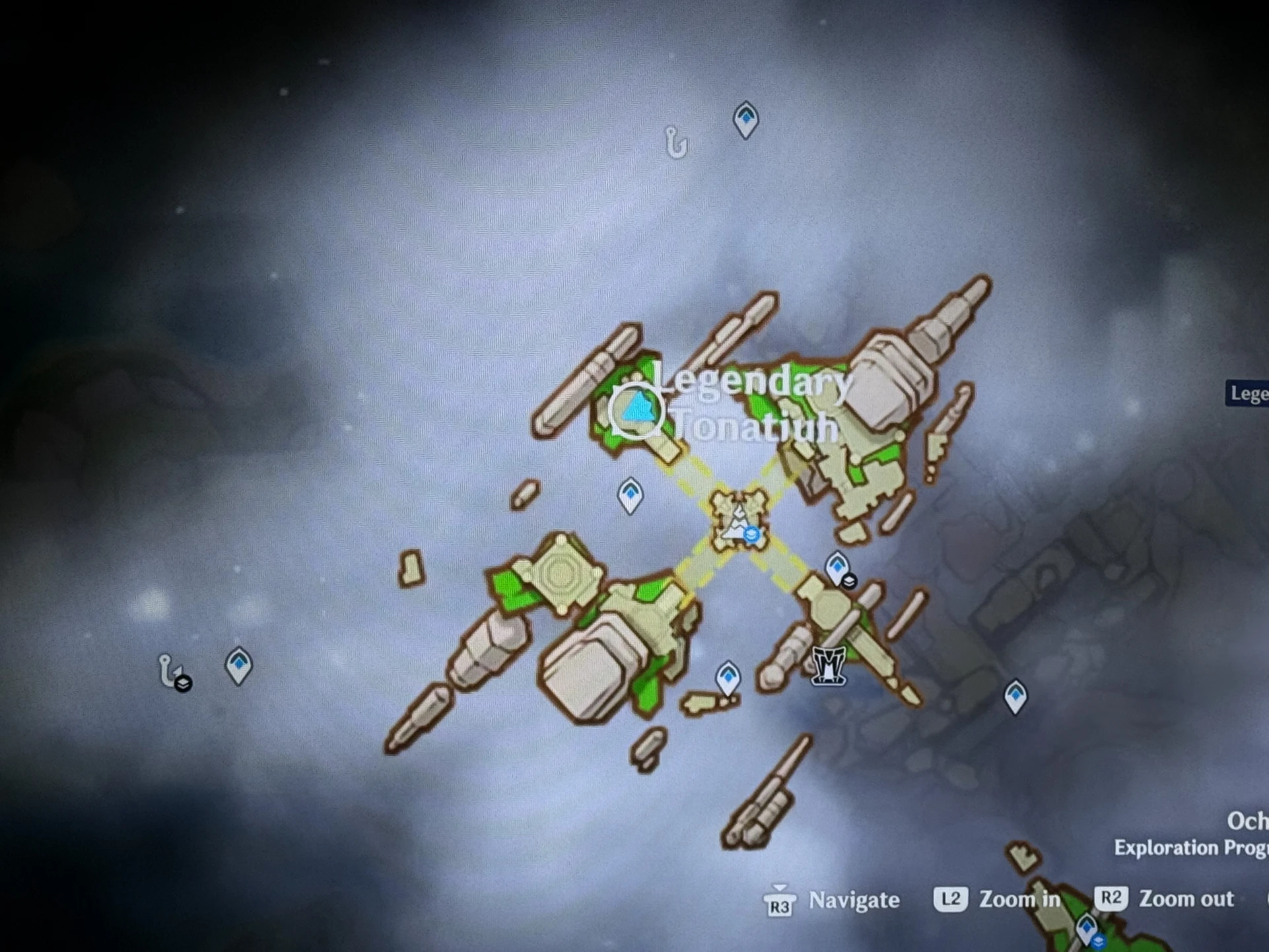Select the black-badged waypoint near the domain
Viewport: 1269px width, 952px height.
pyautogui.click(x=838, y=568)
